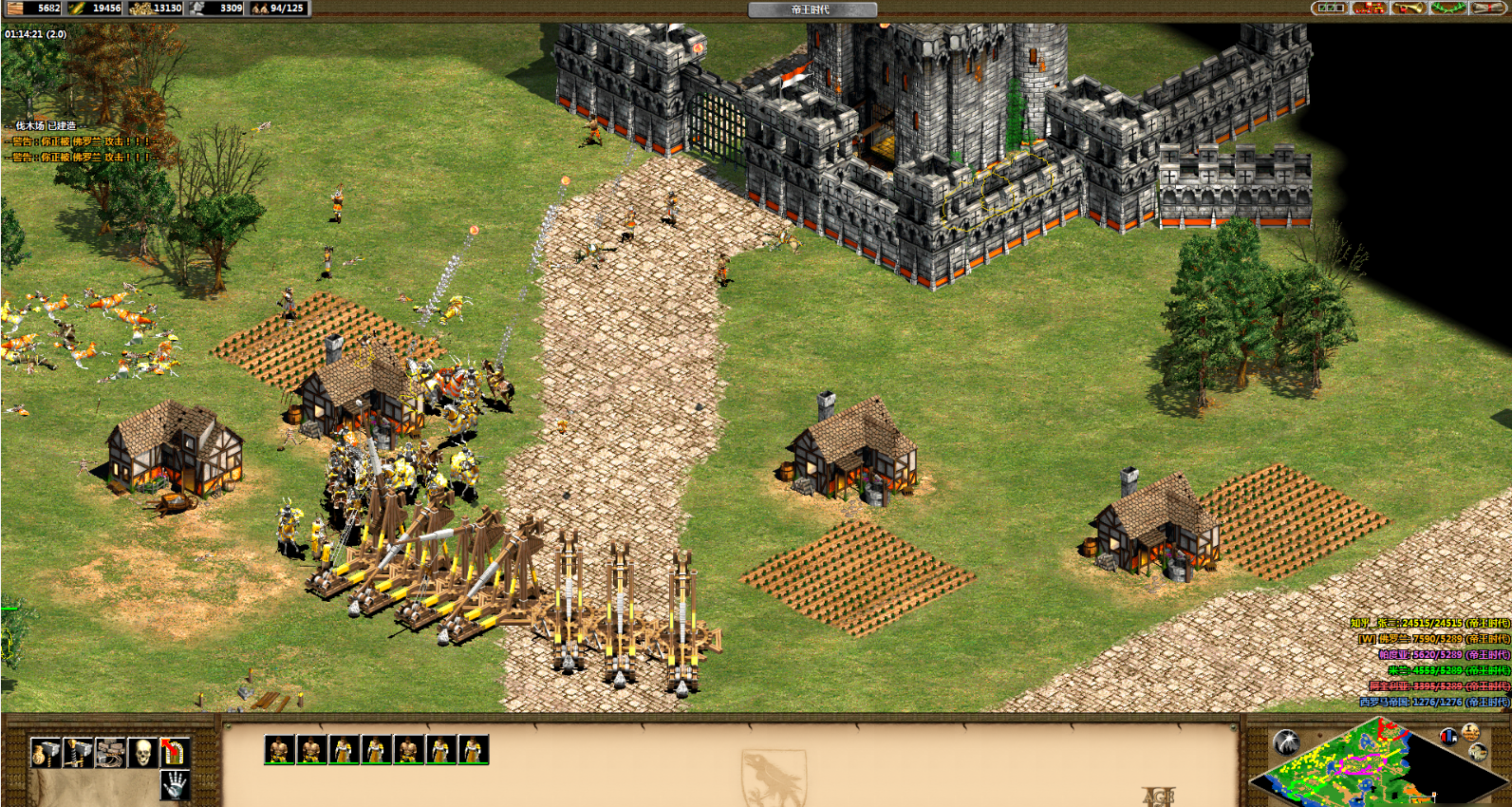
Task: Toggle the minimap terrain view button
Action: [x=1479, y=752]
